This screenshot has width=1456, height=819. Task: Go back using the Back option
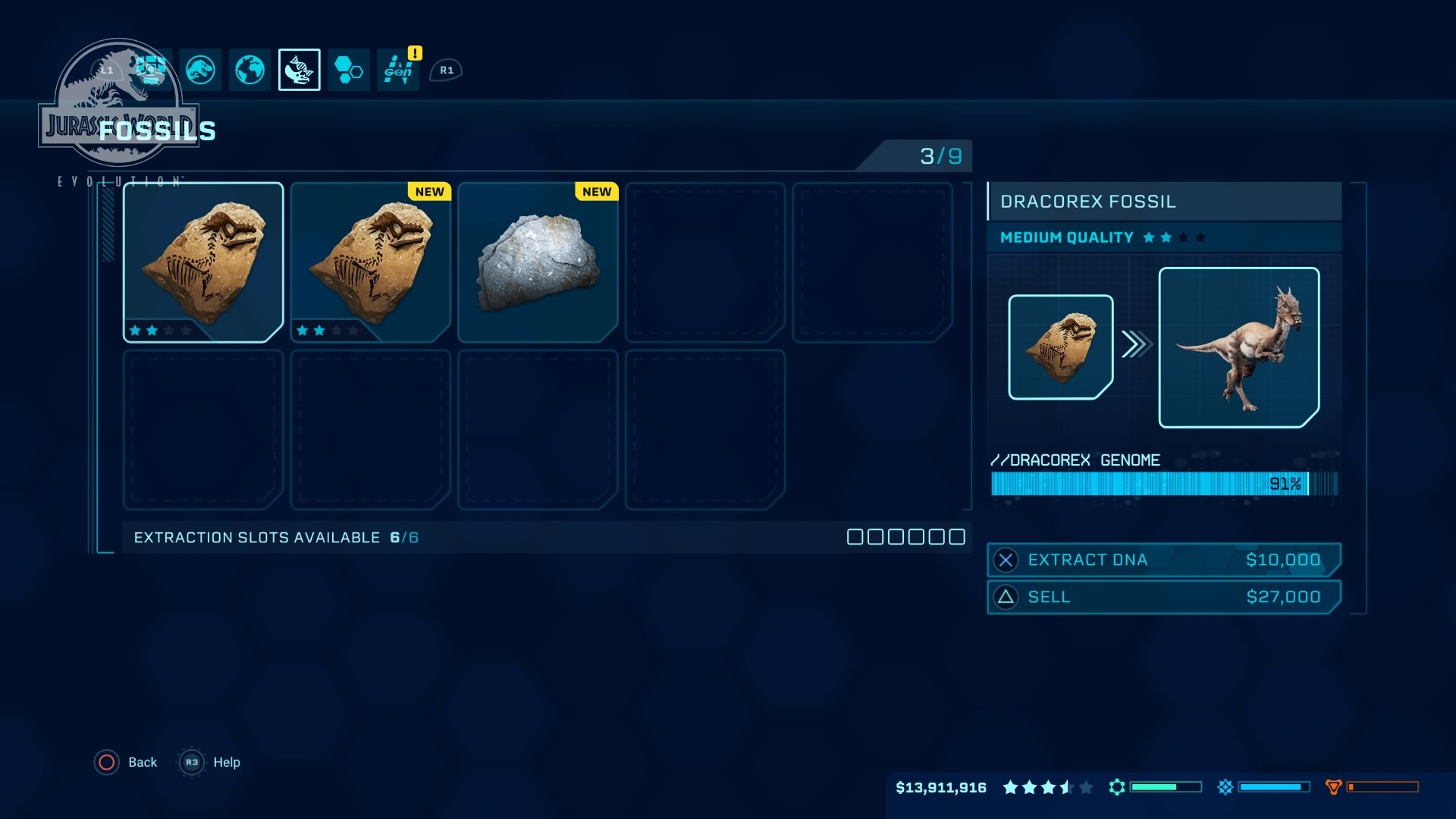pos(126,762)
